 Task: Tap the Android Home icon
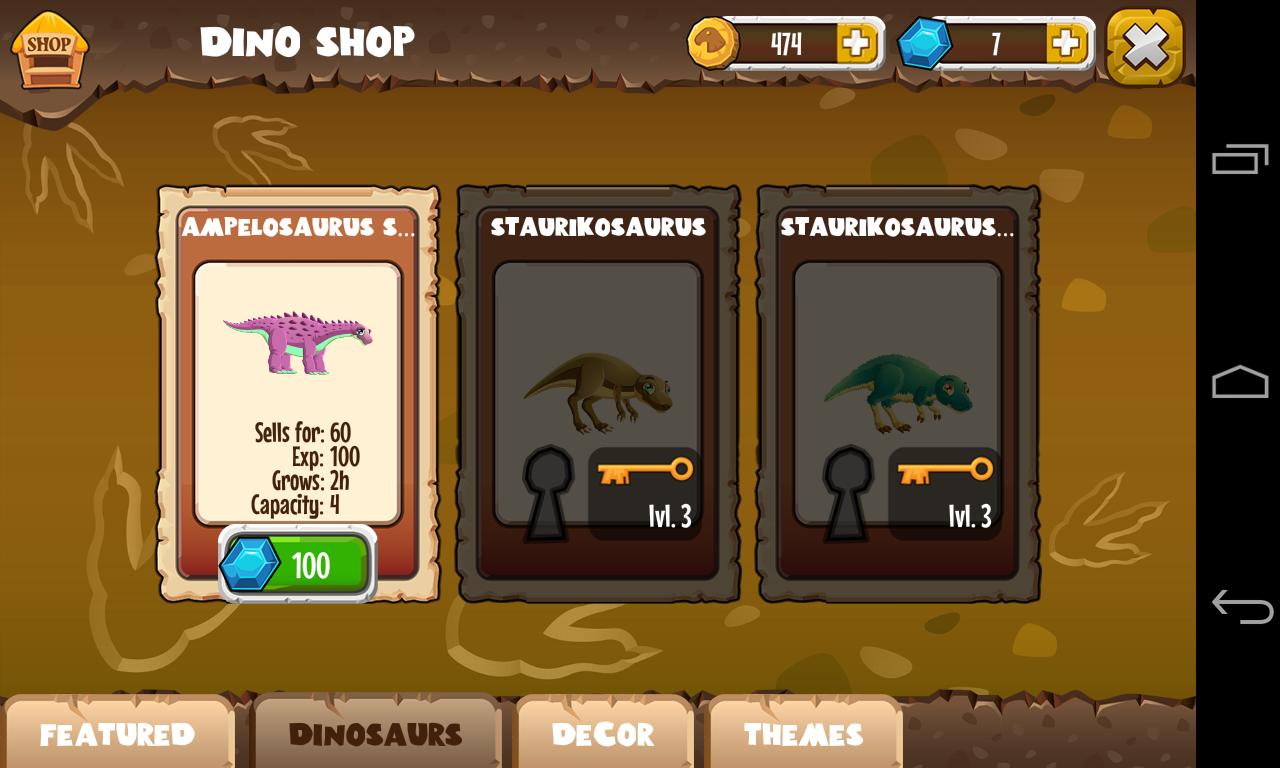1239,381
